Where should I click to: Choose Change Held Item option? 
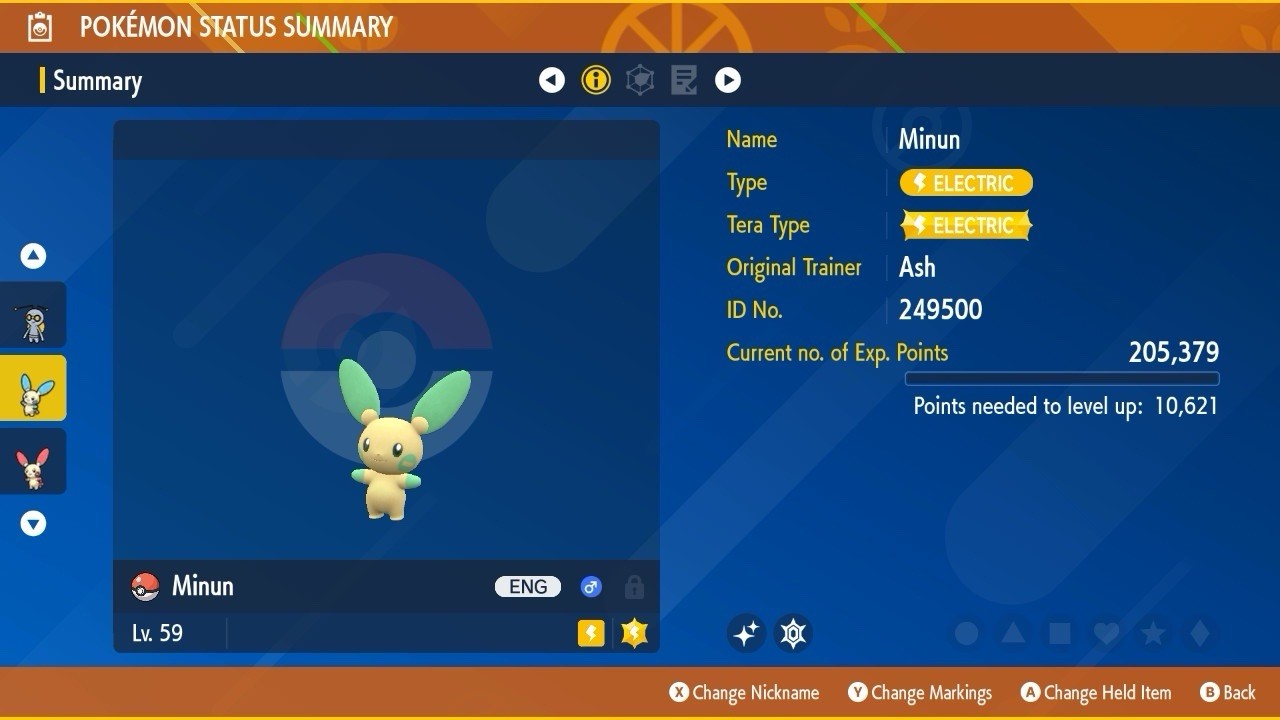pyautogui.click(x=1095, y=692)
